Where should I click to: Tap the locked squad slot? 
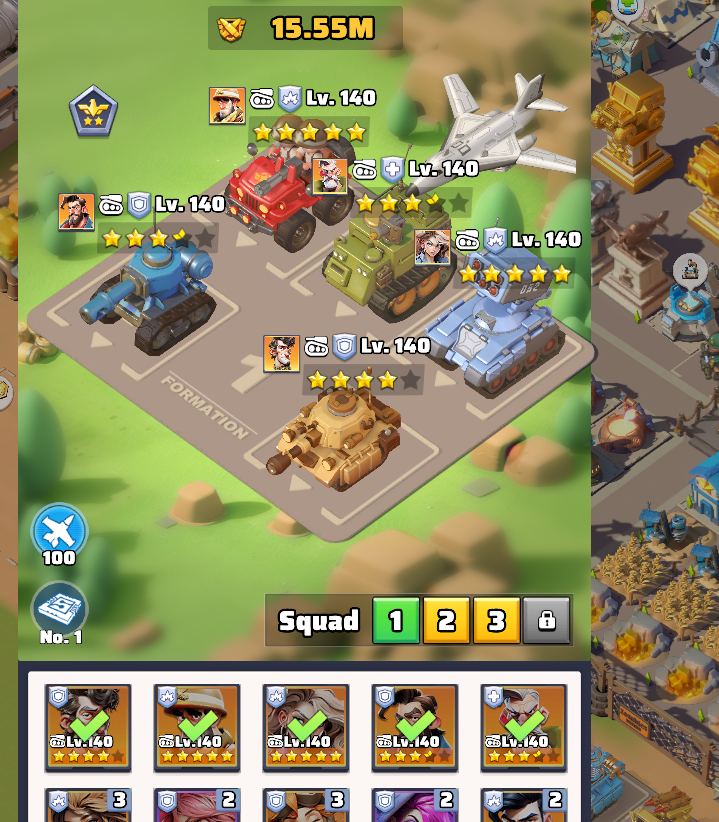(546, 621)
